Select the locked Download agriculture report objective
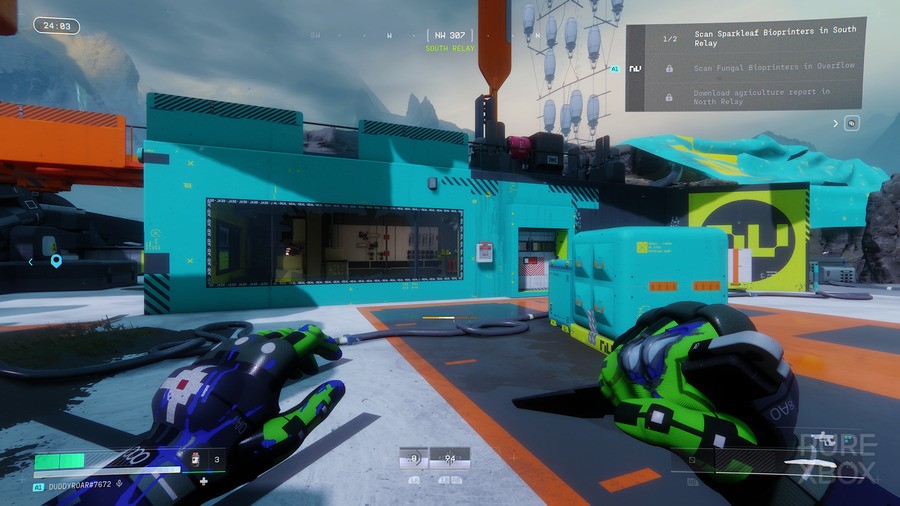Screen dimensions: 900x506 [x=763, y=96]
